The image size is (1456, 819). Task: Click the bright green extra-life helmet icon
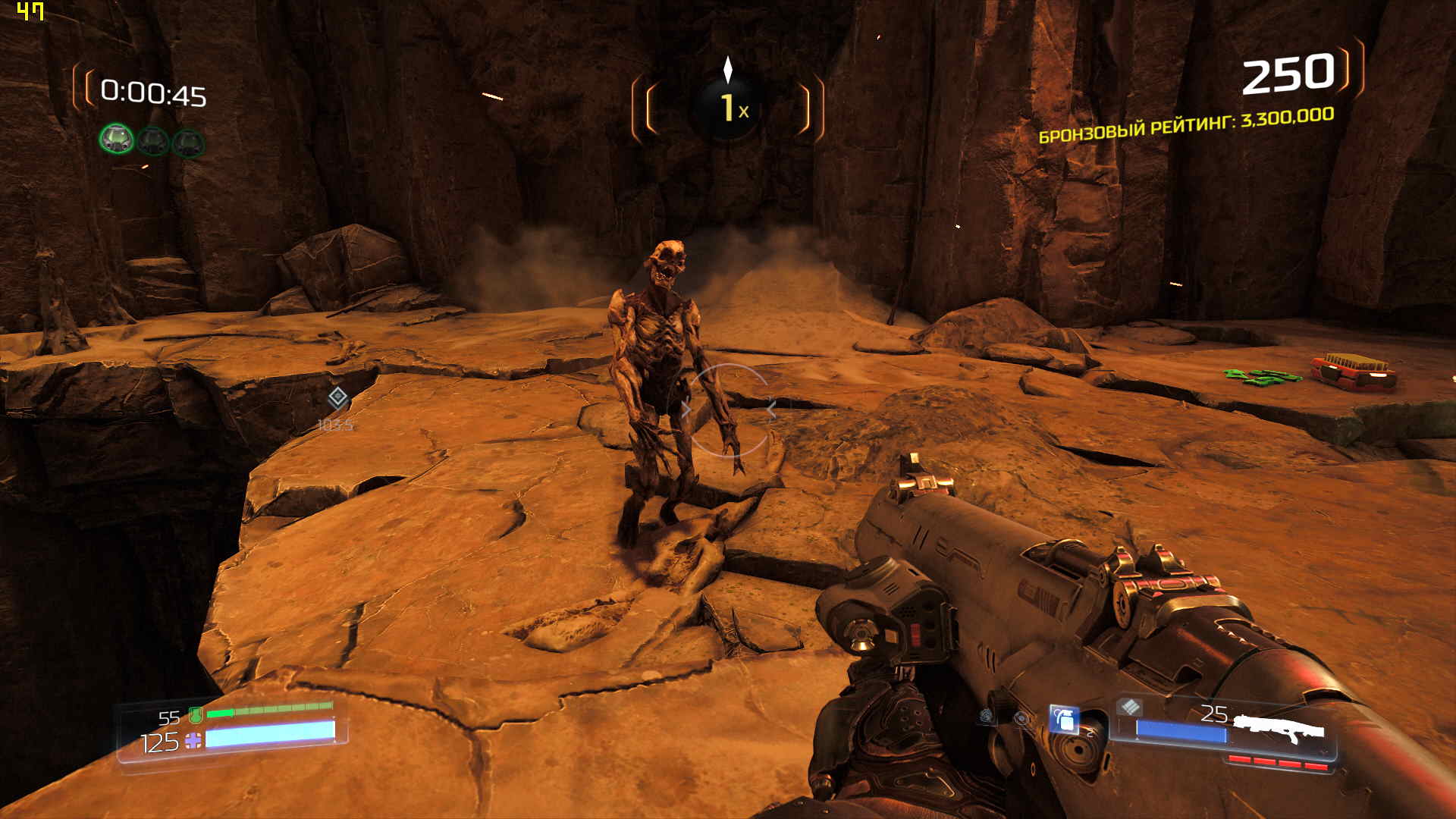[117, 140]
